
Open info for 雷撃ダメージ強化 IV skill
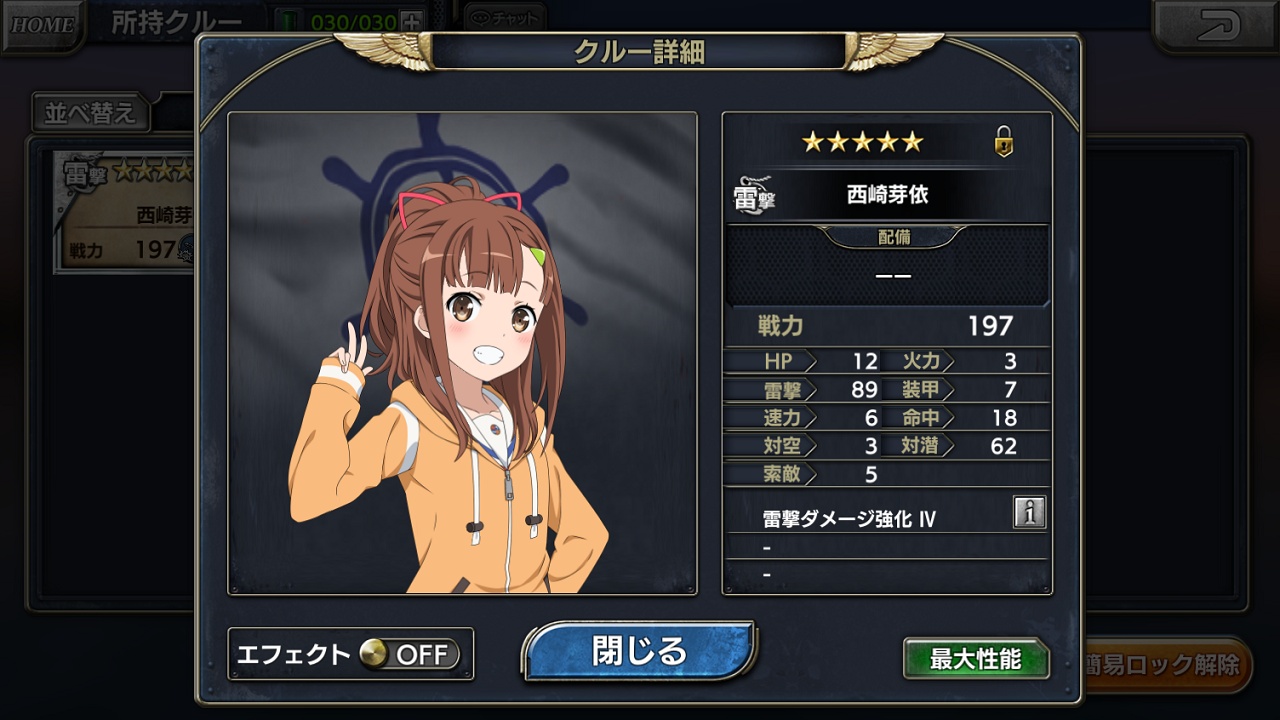(1028, 512)
